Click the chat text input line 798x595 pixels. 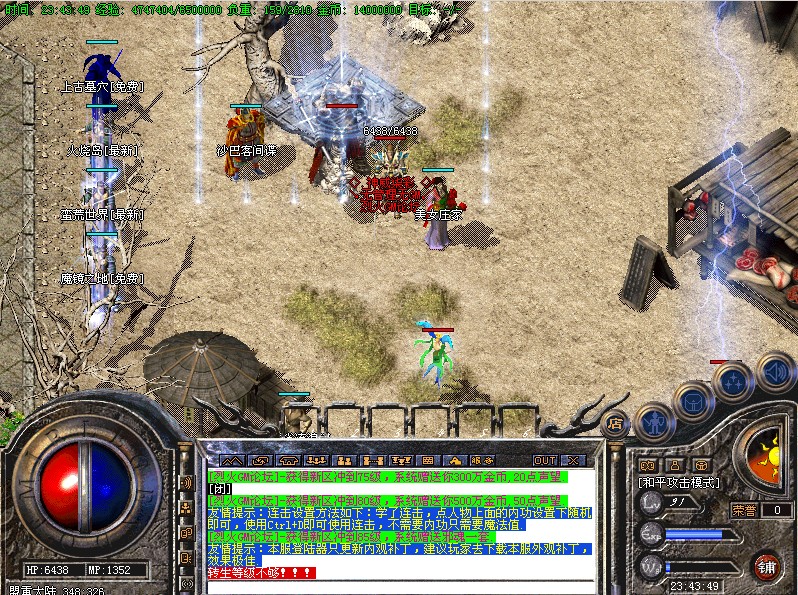400,586
